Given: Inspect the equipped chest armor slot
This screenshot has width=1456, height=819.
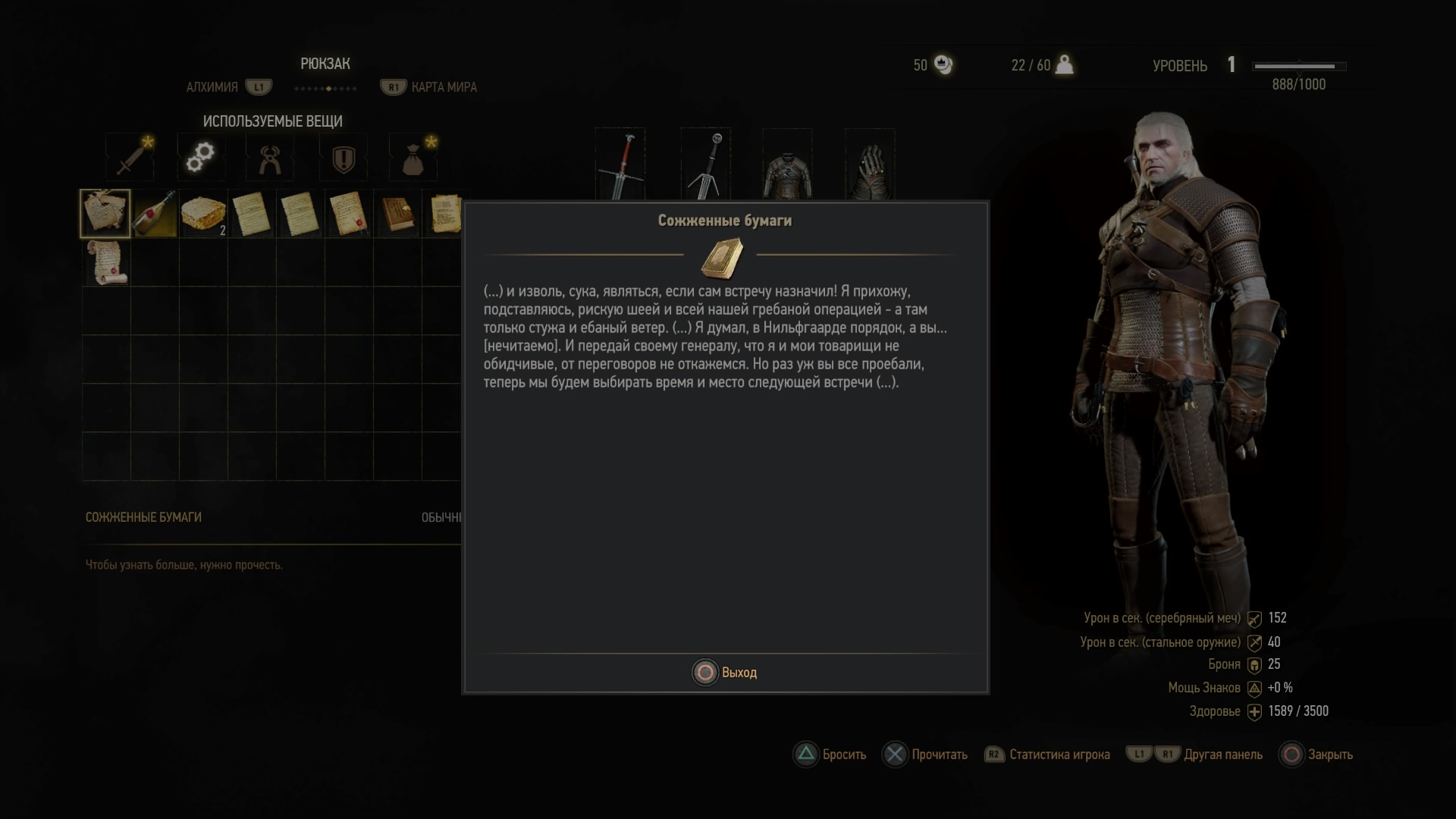Looking at the screenshot, I should (787, 167).
